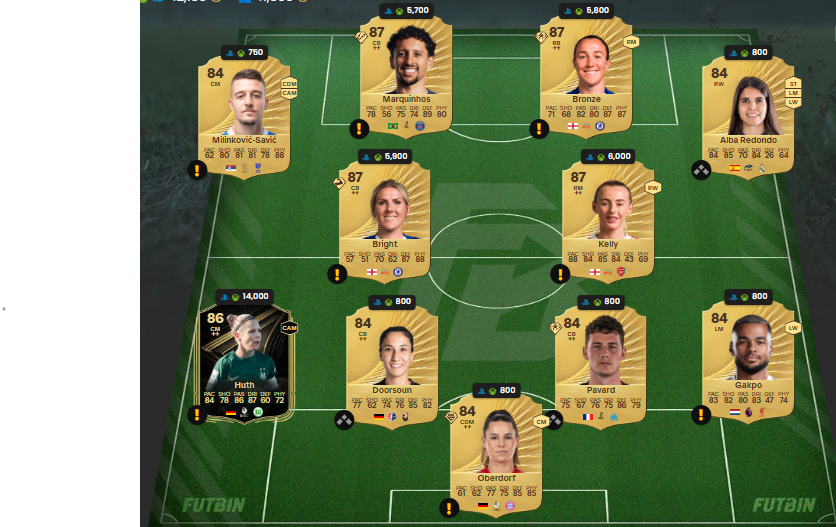The width and height of the screenshot is (836, 527).
Task: Click the crossed-tools icon beside Alba Redondo
Action: click(701, 170)
